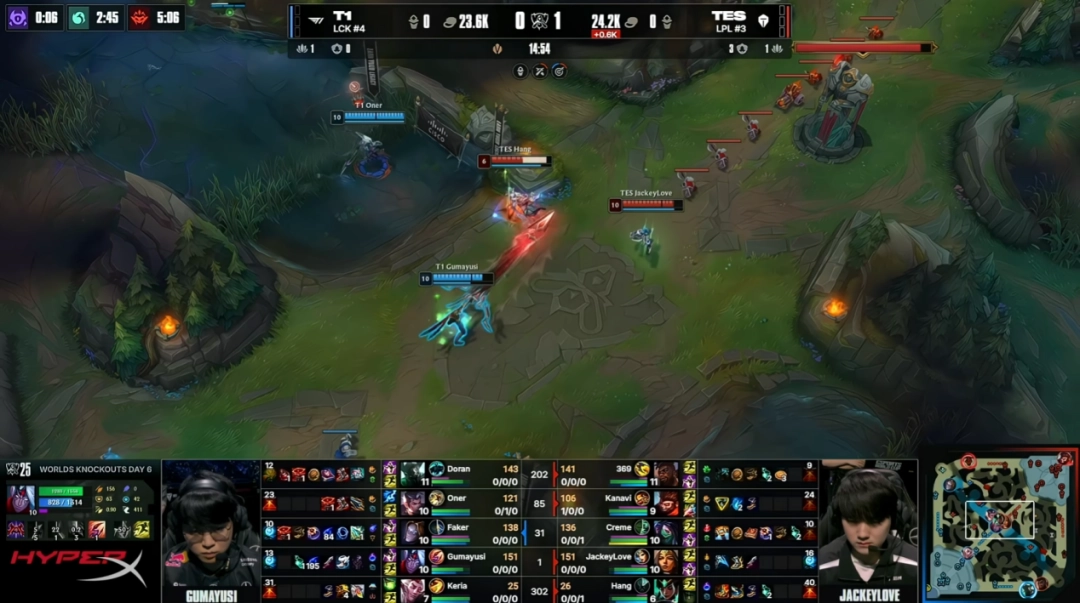The width and height of the screenshot is (1080, 603).
Task: Select Oner's champion portrait on the scoreboard
Action: pyautogui.click(x=412, y=498)
